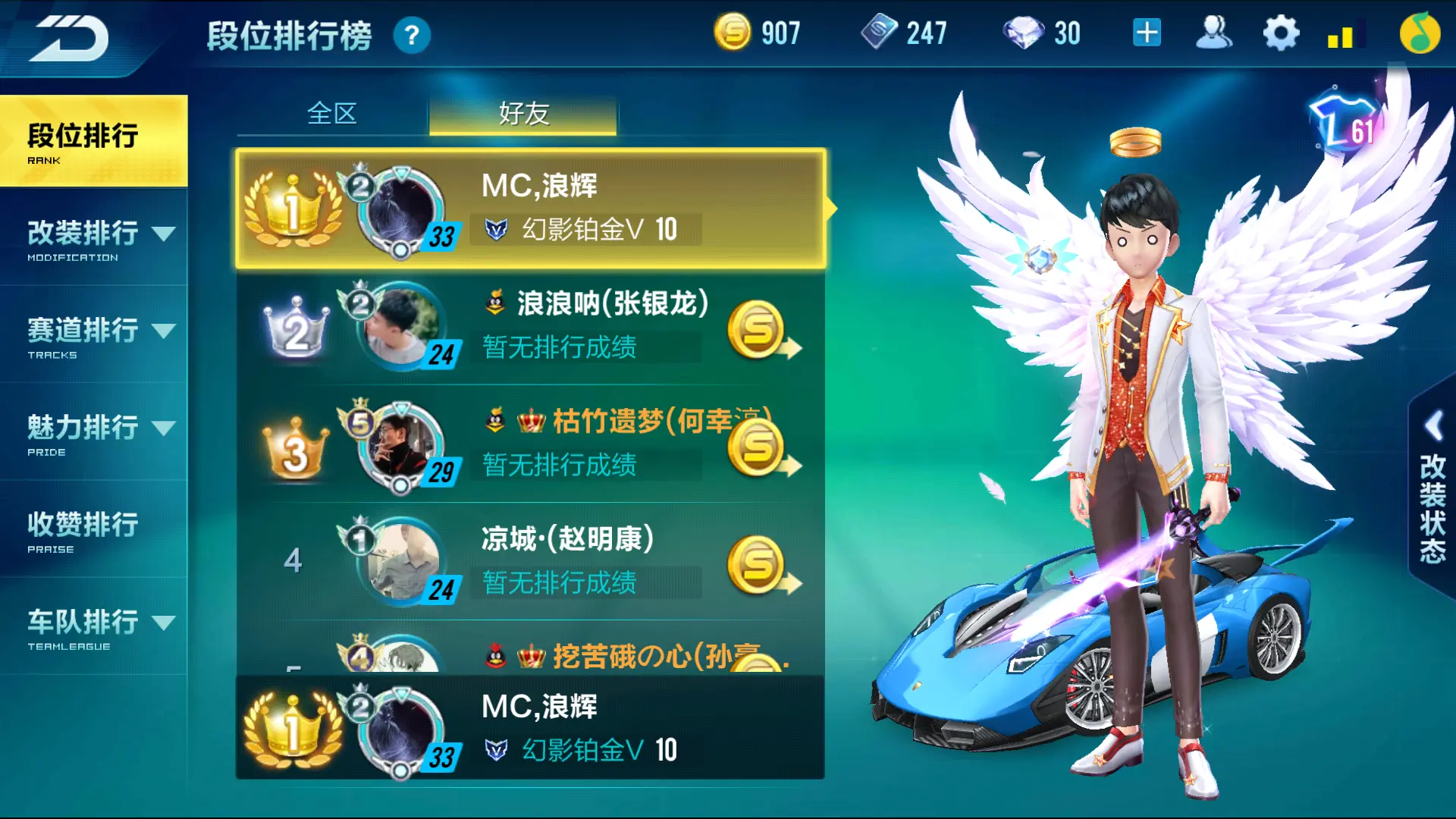Switch to the 全区 tab
The image size is (1456, 819).
333,114
